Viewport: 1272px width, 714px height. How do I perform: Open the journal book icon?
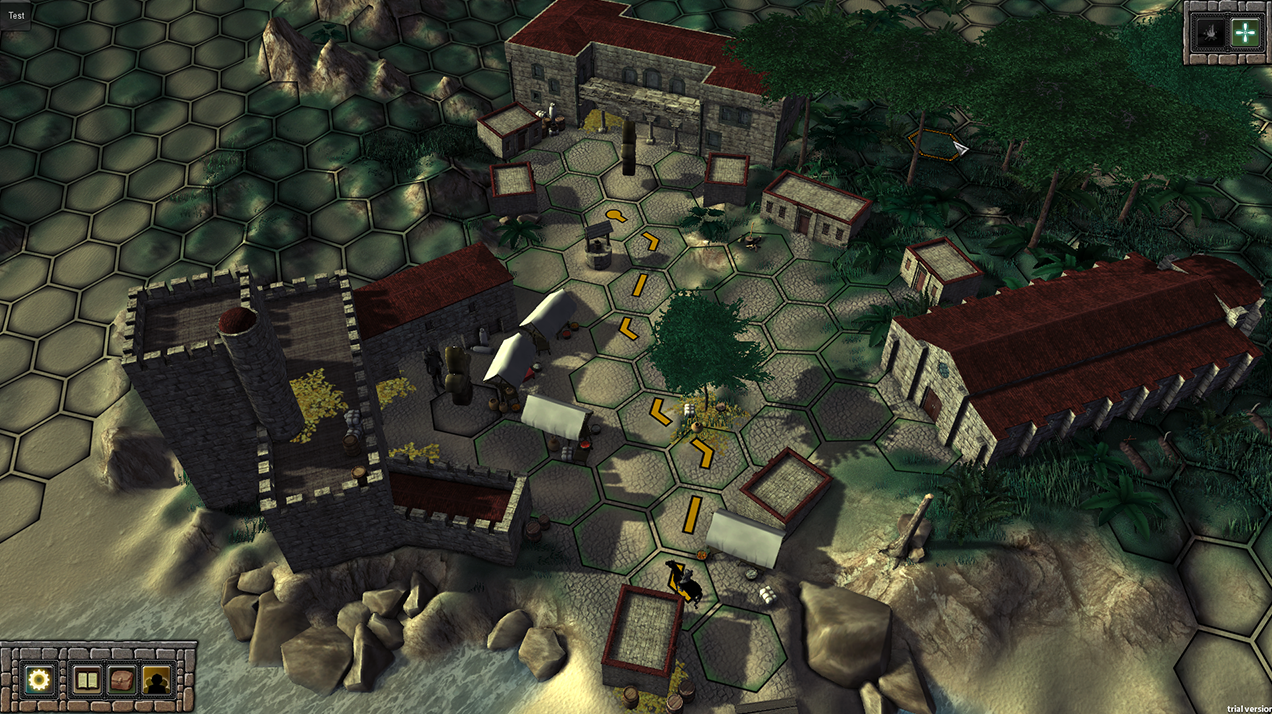pos(88,680)
